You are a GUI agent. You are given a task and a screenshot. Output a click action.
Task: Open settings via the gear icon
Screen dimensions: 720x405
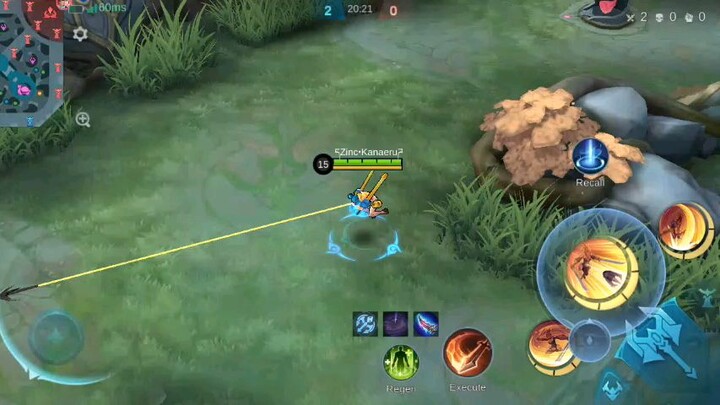(80, 34)
